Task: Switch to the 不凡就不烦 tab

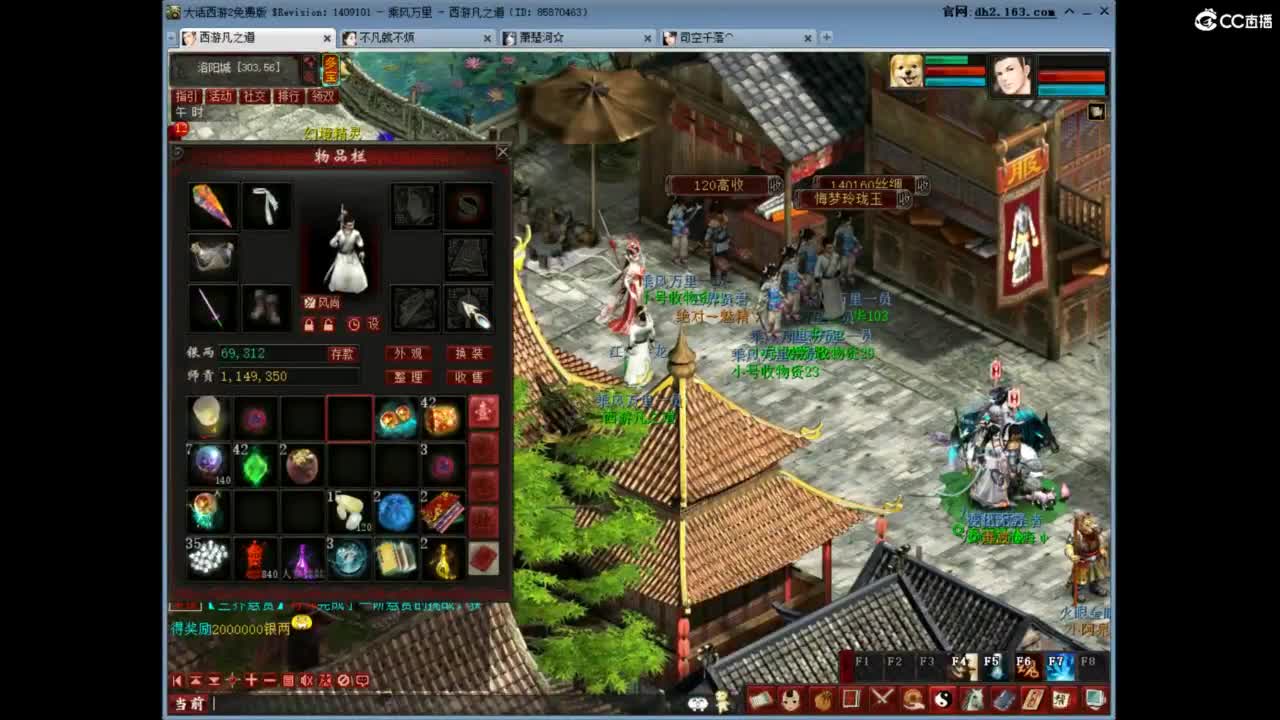Action: [x=400, y=37]
